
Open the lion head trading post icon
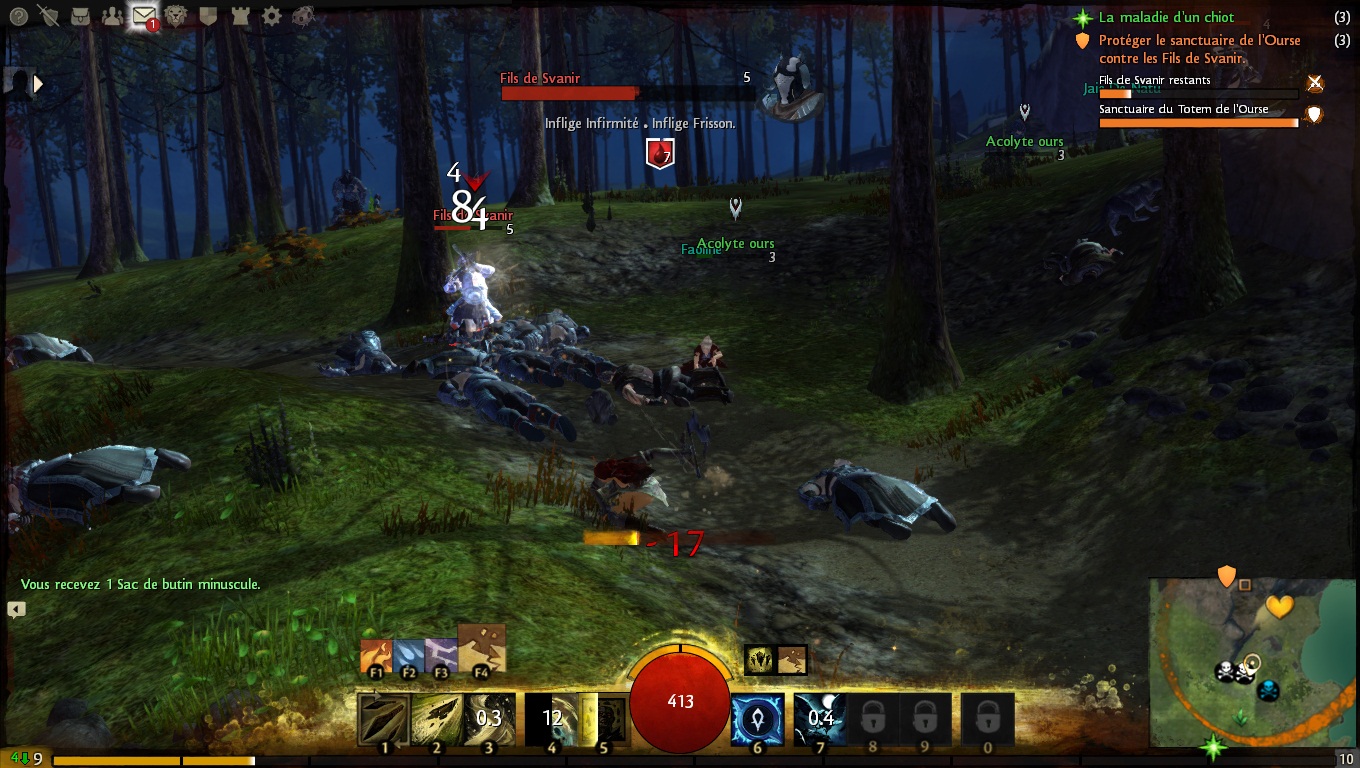pyautogui.click(x=177, y=15)
